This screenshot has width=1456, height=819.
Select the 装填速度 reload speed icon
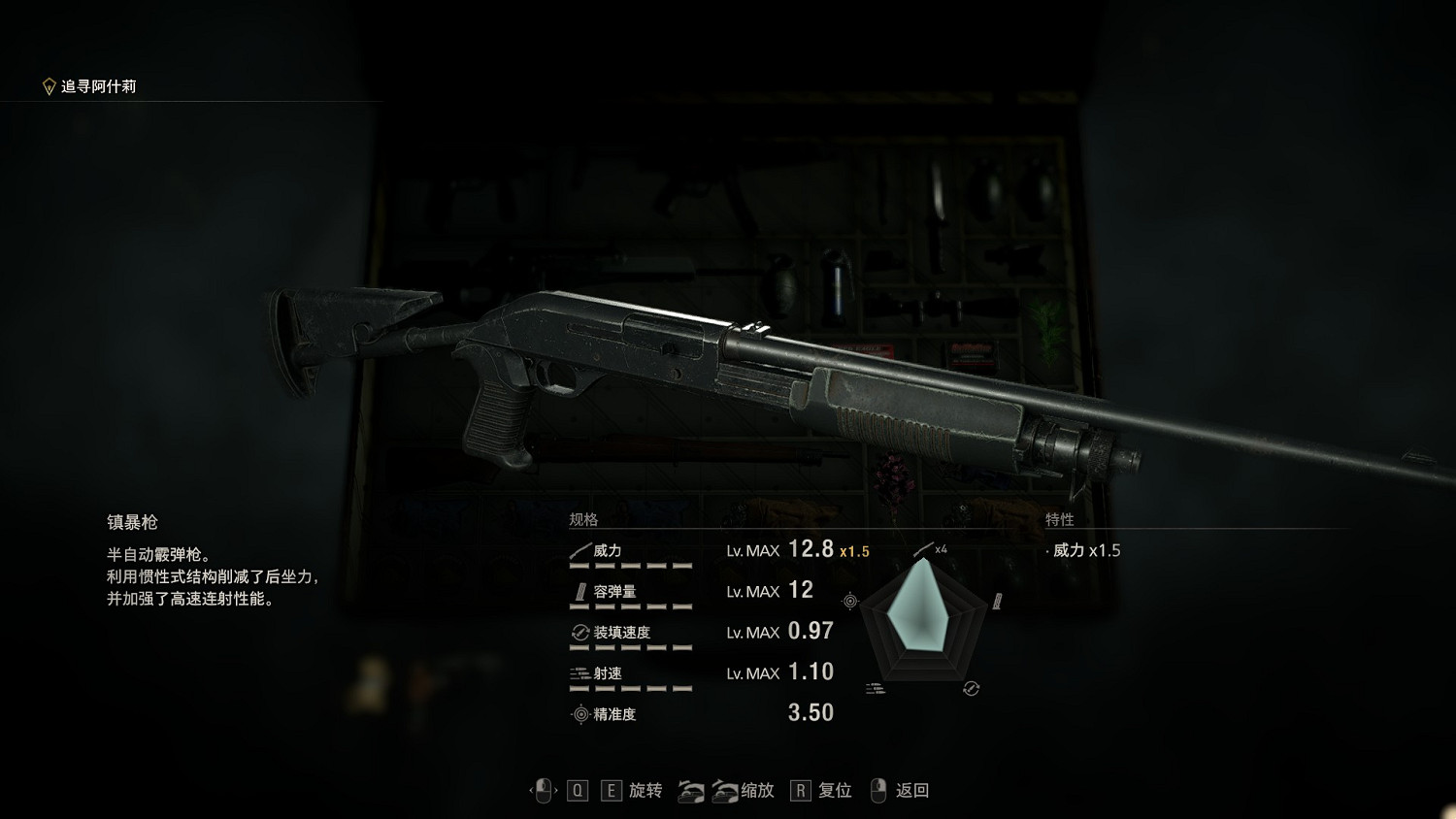tap(579, 632)
